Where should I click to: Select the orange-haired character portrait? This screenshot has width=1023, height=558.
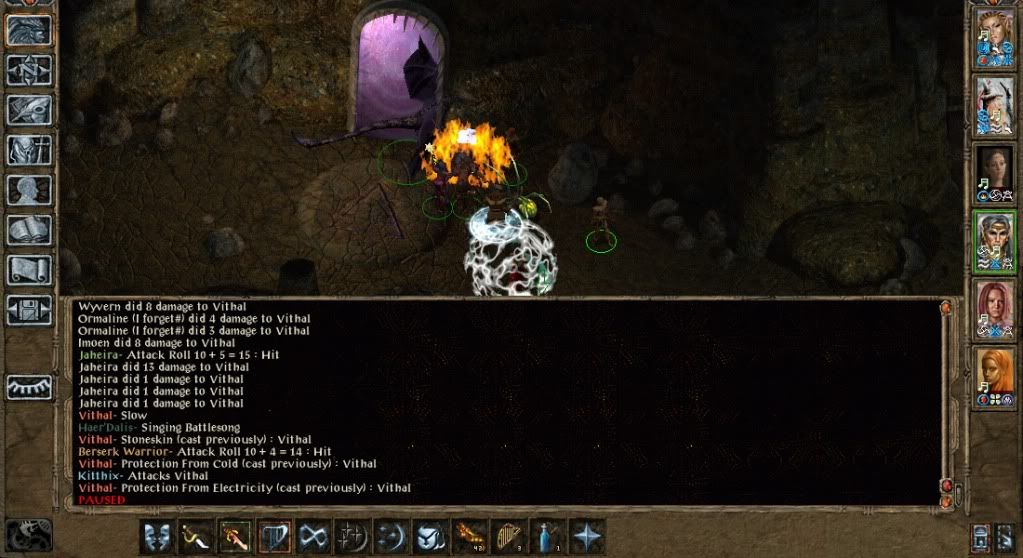click(x=995, y=374)
